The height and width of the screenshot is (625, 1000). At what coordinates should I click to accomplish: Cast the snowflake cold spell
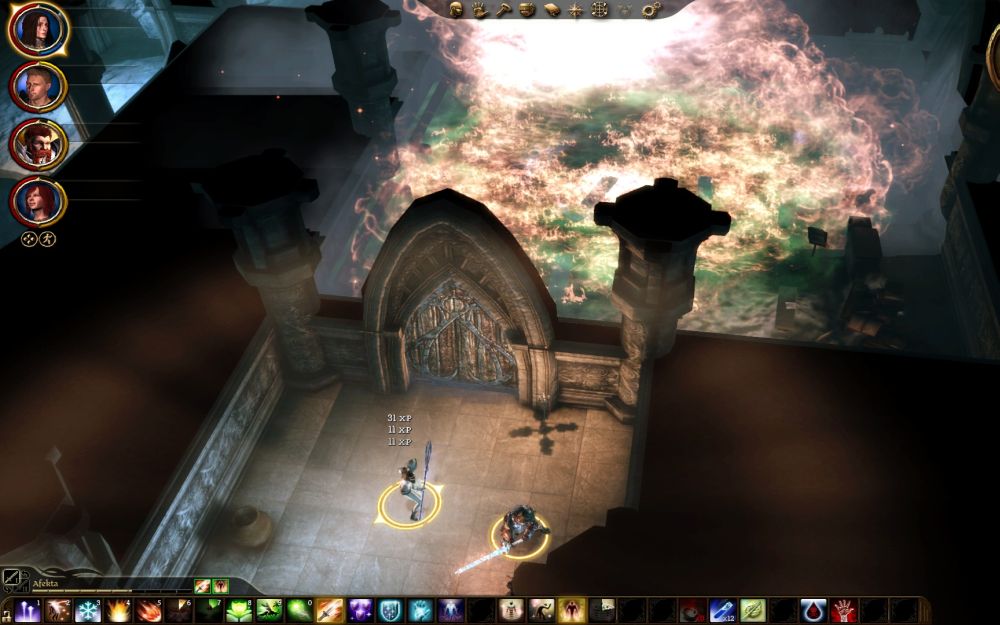point(87,611)
